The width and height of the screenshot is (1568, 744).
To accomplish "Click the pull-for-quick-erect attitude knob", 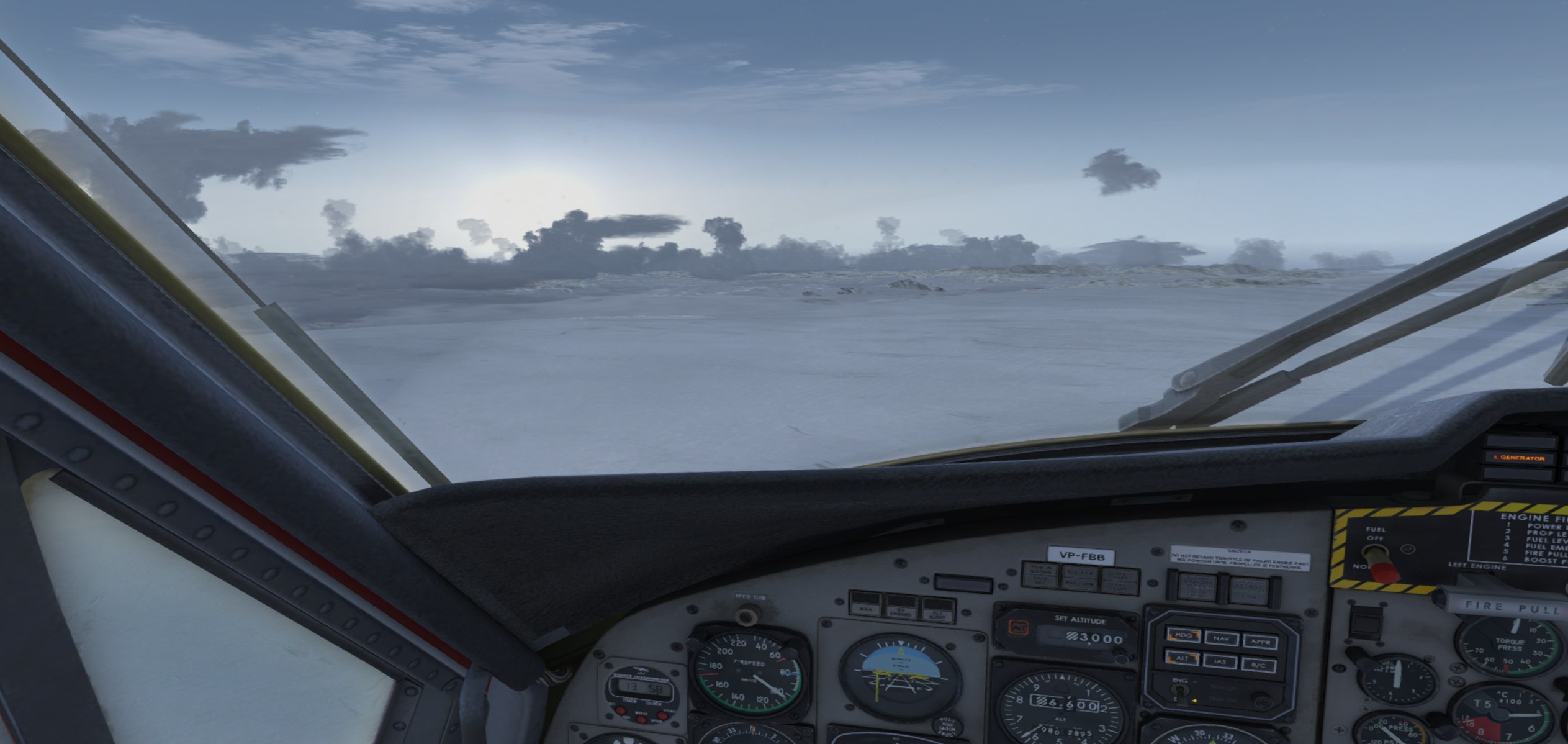I will coord(945,726).
